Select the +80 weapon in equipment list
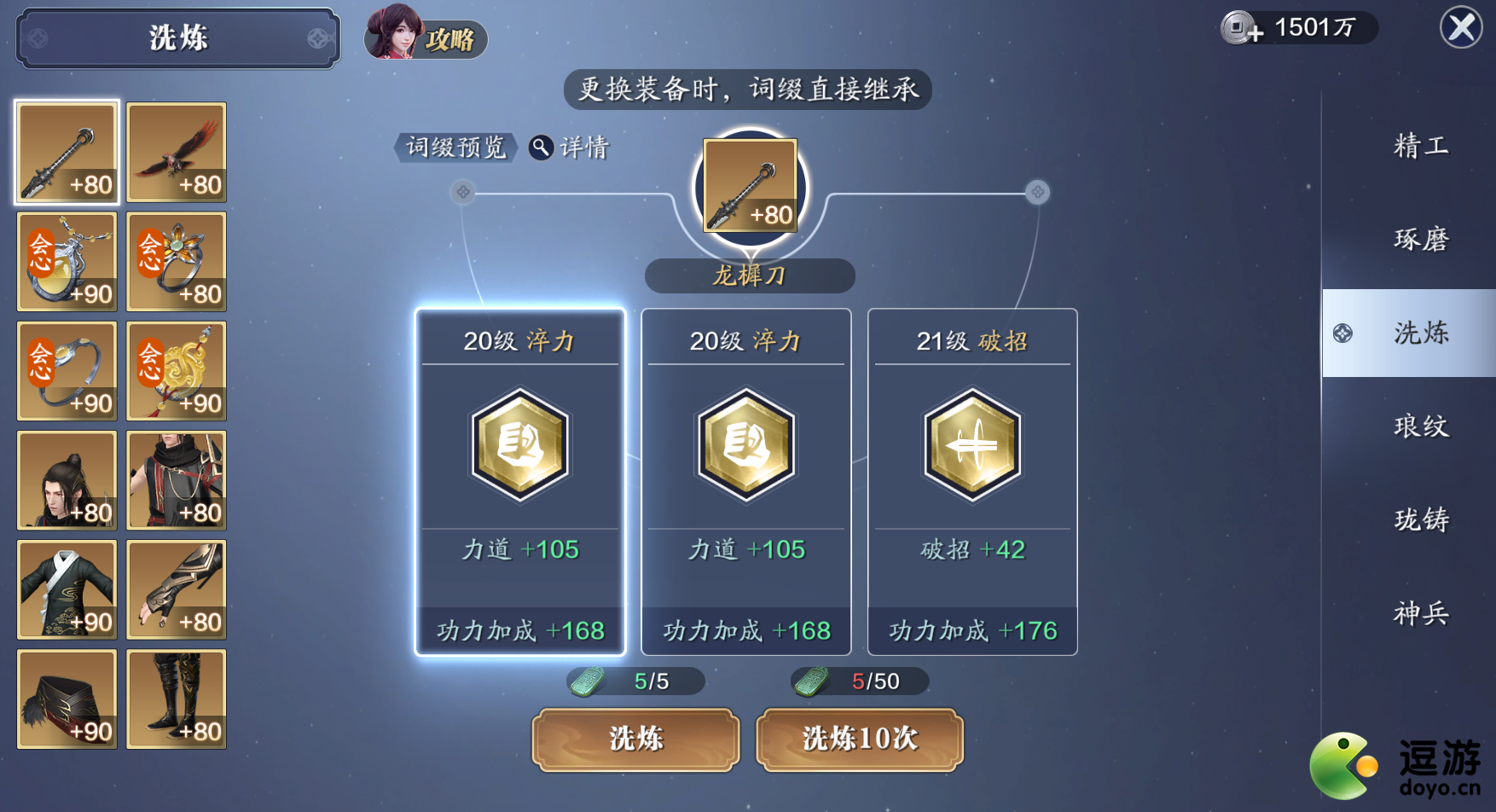The width and height of the screenshot is (1496, 812). 67,152
